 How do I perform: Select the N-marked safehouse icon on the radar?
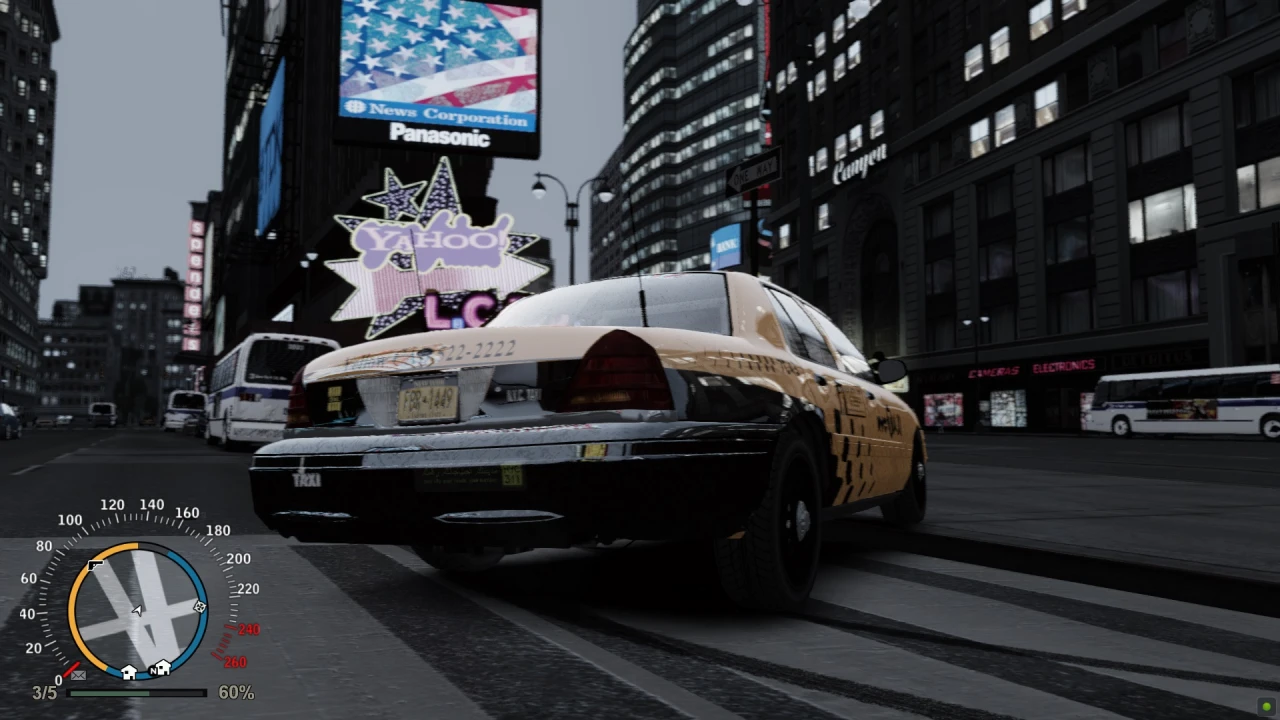pyautogui.click(x=161, y=669)
